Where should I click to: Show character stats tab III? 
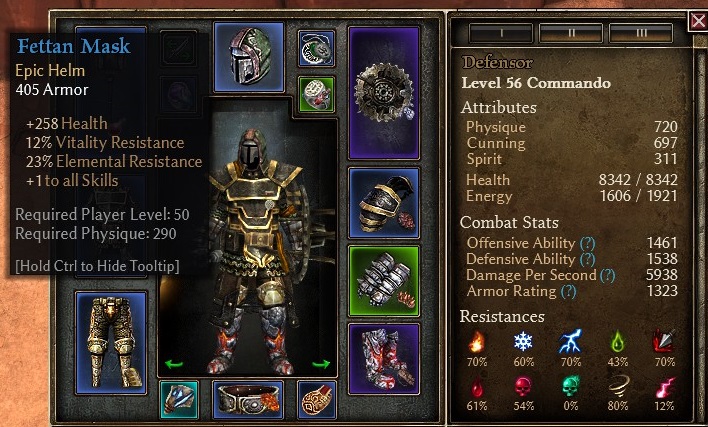click(x=640, y=33)
